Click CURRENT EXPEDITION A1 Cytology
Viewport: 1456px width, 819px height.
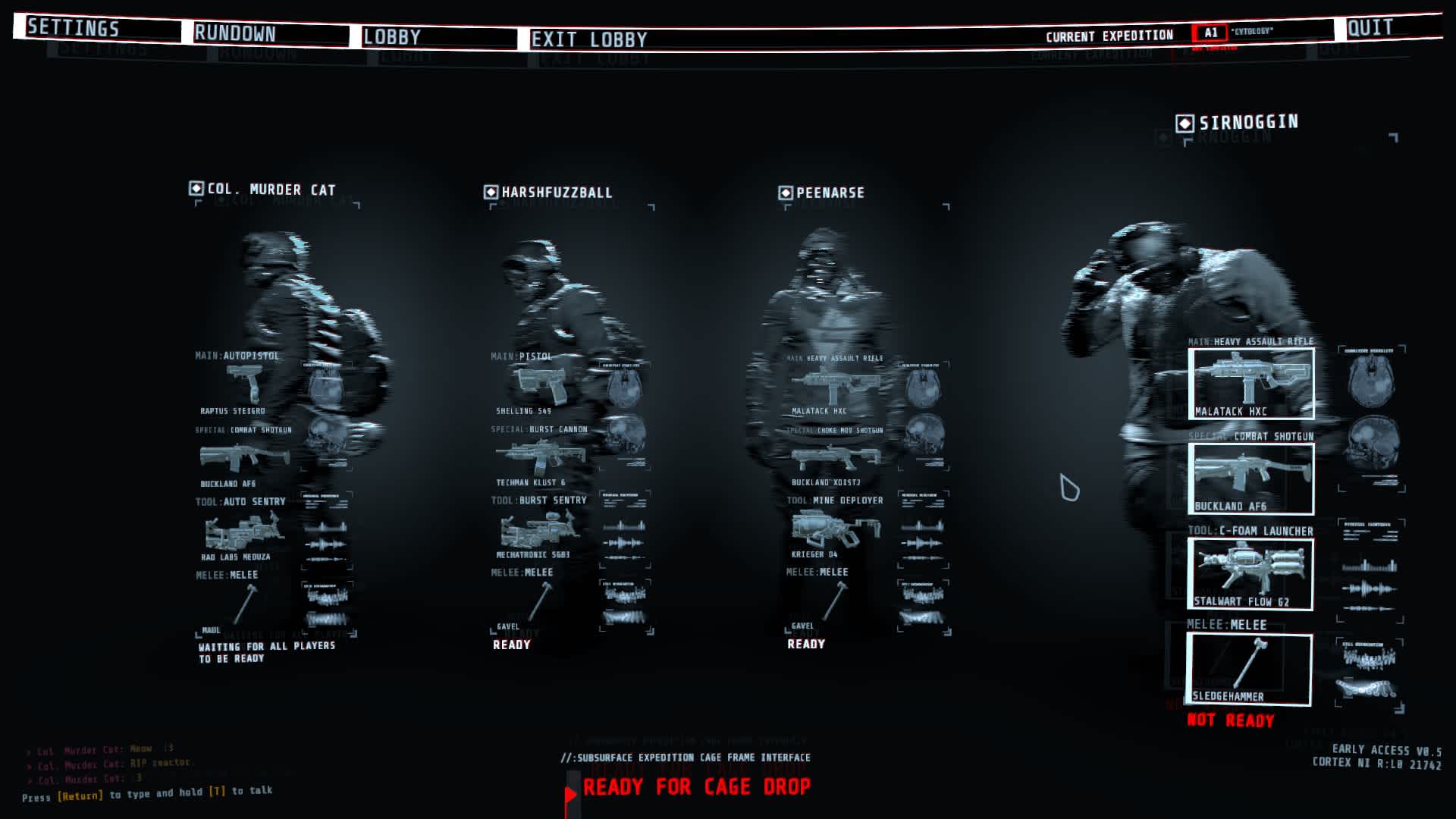(1211, 32)
